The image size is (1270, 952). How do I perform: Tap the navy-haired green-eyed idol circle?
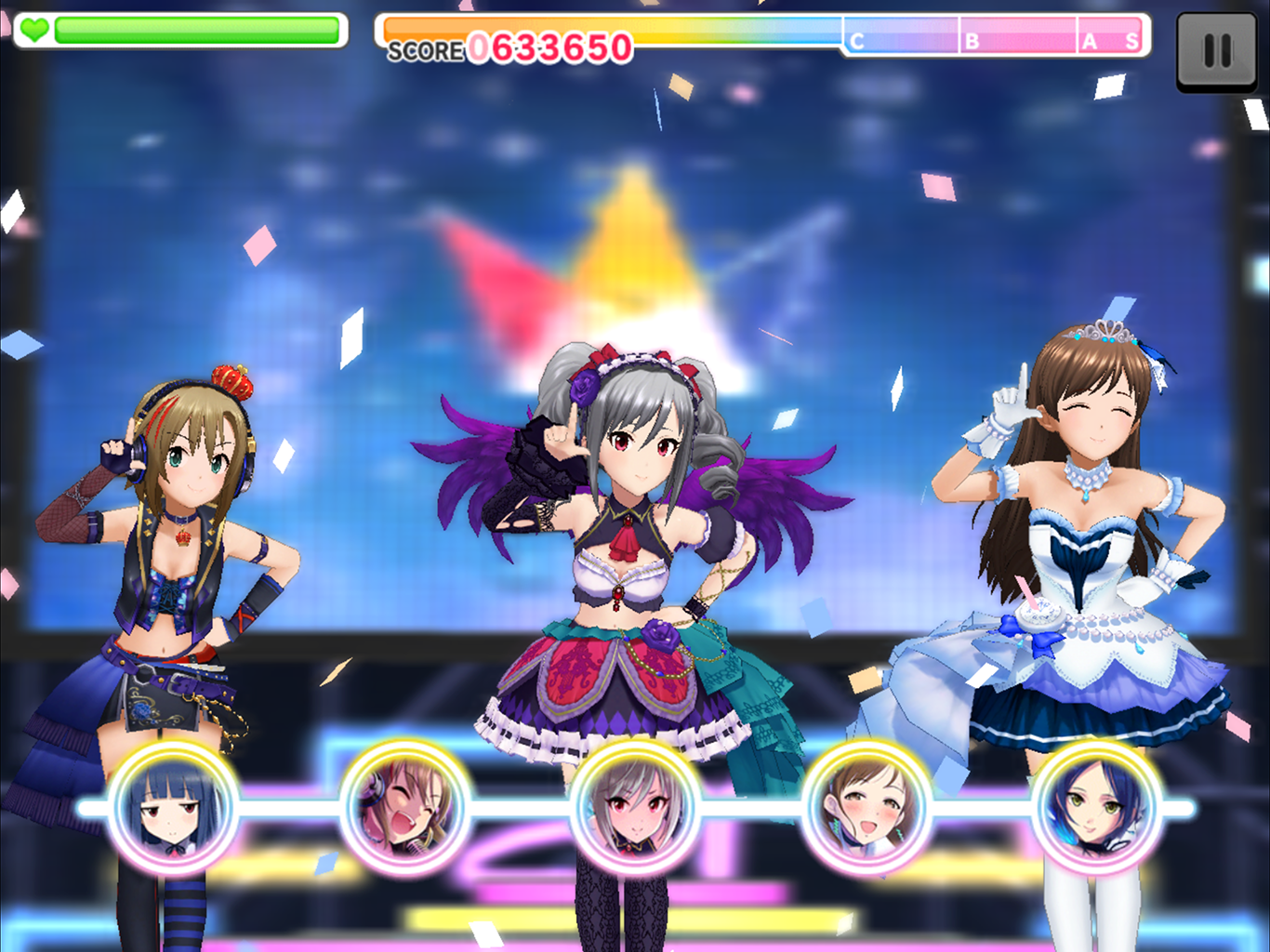pos(1096,807)
